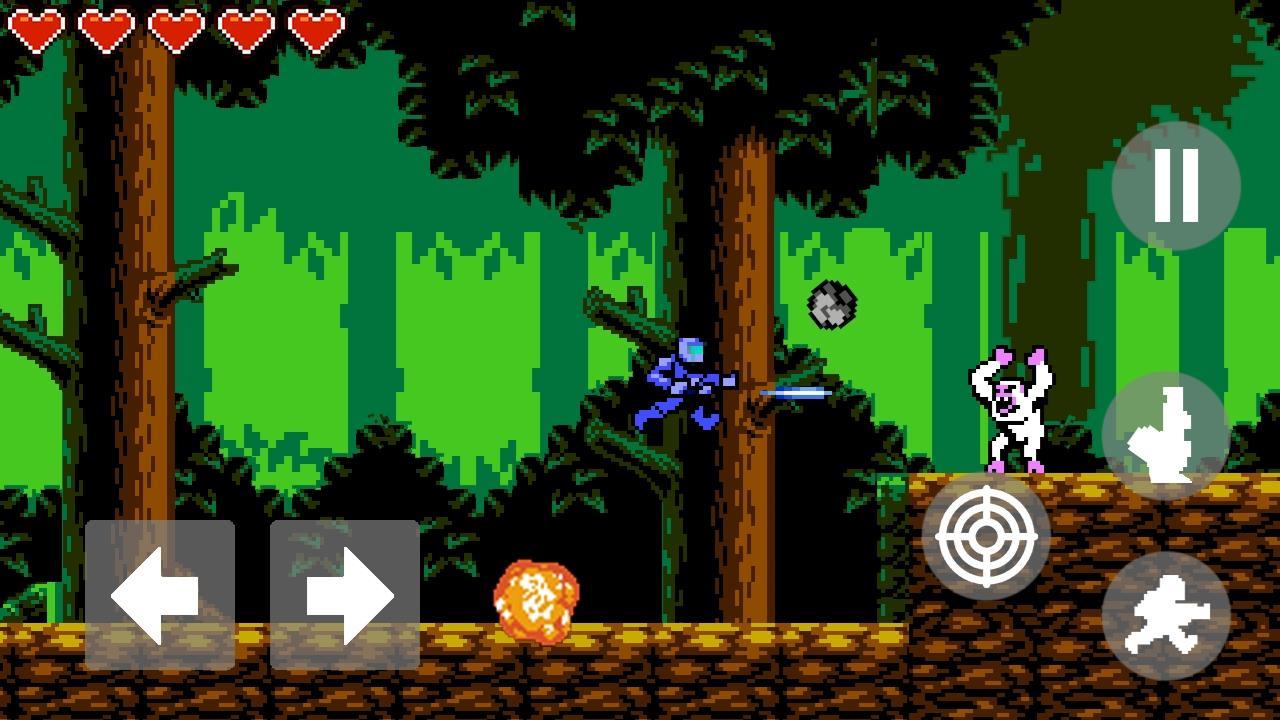Tap the spinning rock projectile midair
The image size is (1280, 720).
[x=831, y=303]
